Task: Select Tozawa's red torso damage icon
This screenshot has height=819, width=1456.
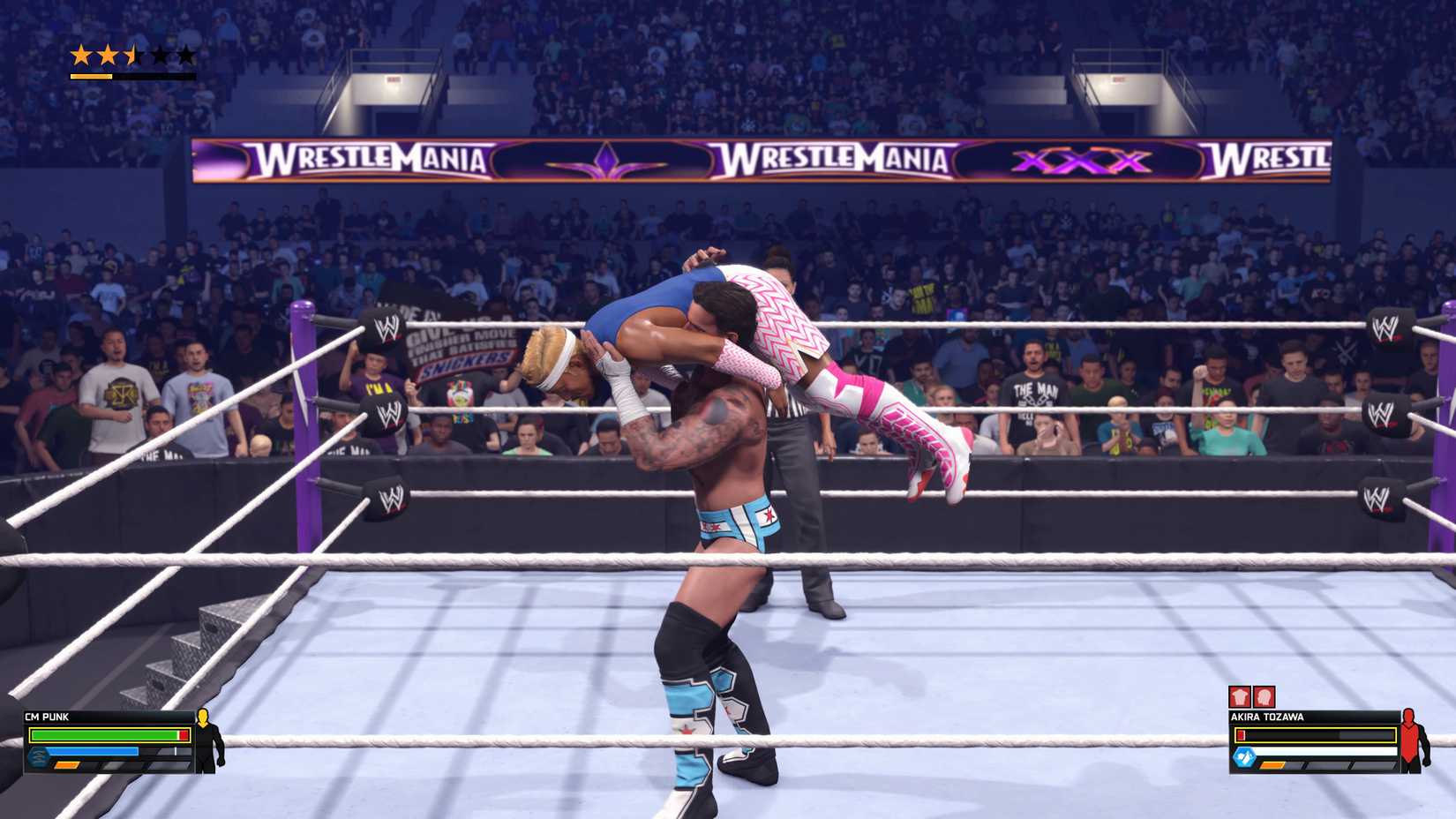Action: [1240, 696]
